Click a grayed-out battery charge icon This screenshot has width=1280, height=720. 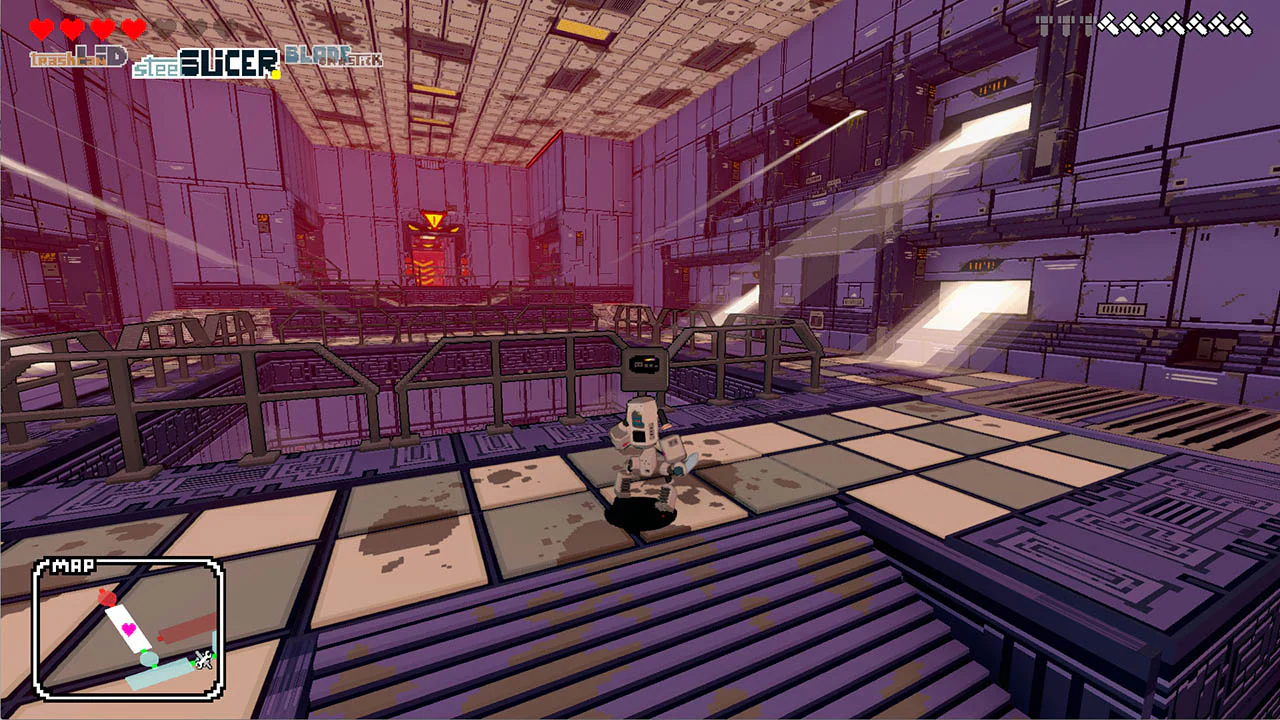[x=1045, y=25]
